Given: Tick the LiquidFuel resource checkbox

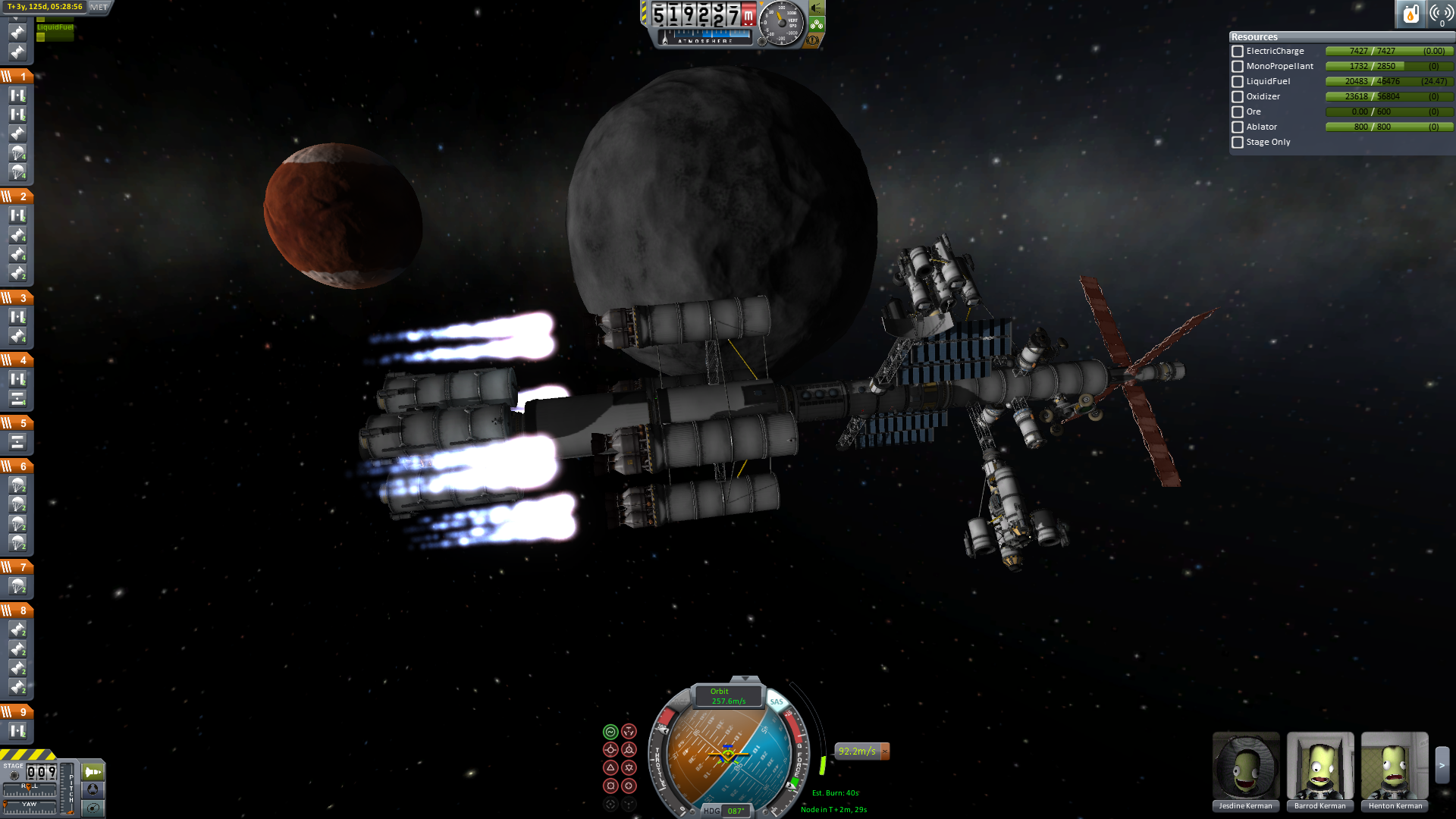Looking at the screenshot, I should [x=1238, y=82].
